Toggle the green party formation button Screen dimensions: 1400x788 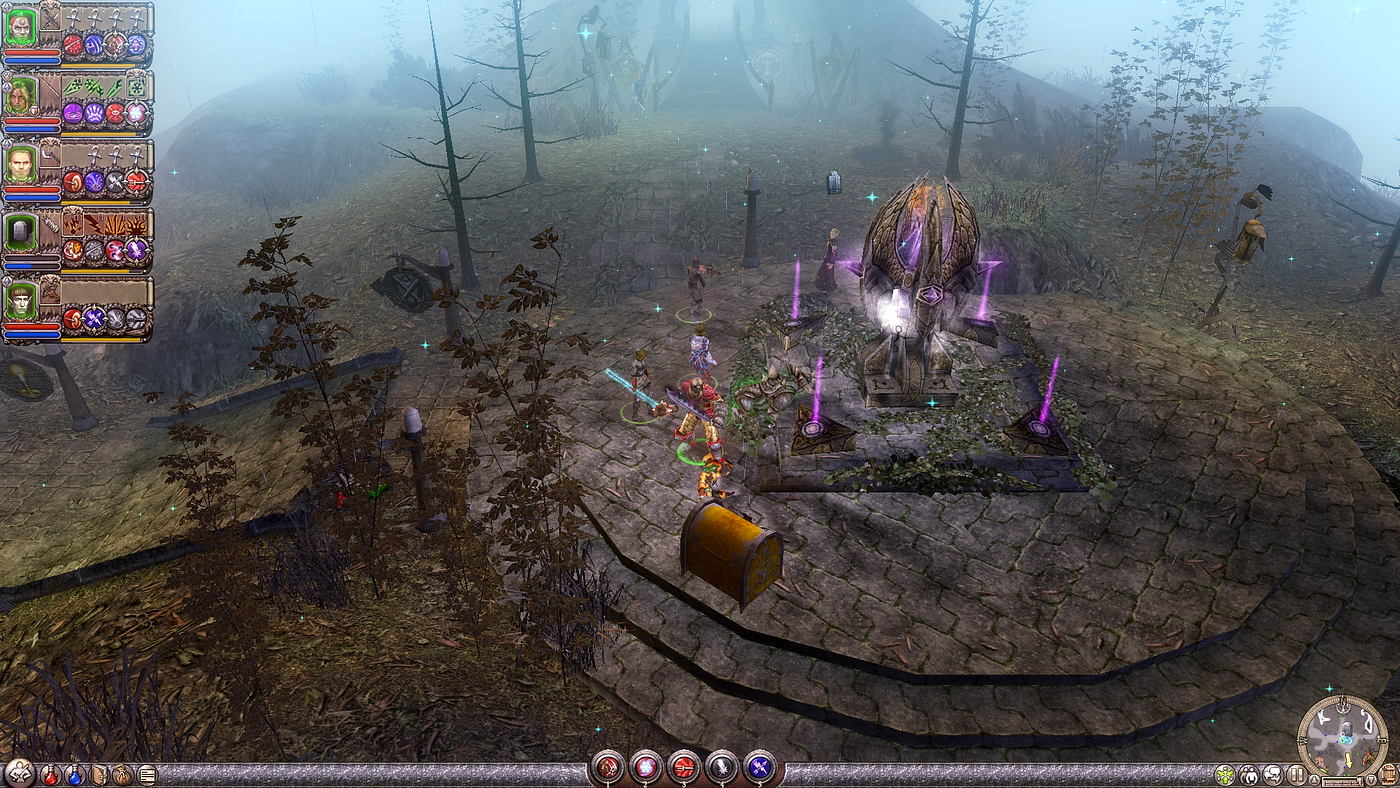click(1225, 774)
